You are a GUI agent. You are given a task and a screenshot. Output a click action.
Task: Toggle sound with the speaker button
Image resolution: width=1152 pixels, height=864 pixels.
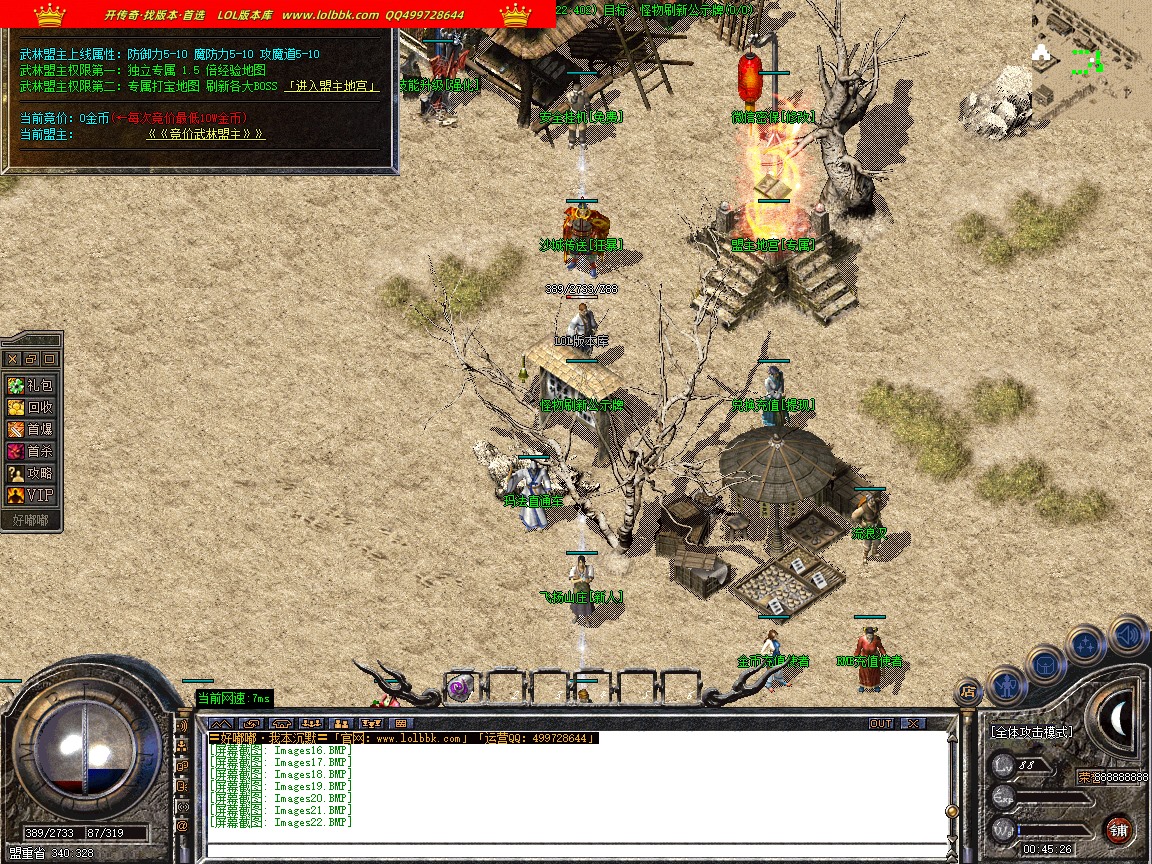(x=1127, y=634)
